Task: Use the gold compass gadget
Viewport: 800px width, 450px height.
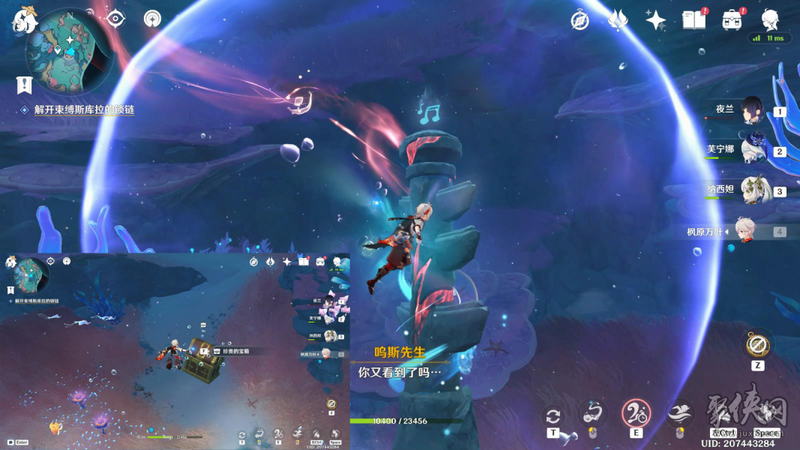Action: coord(757,345)
